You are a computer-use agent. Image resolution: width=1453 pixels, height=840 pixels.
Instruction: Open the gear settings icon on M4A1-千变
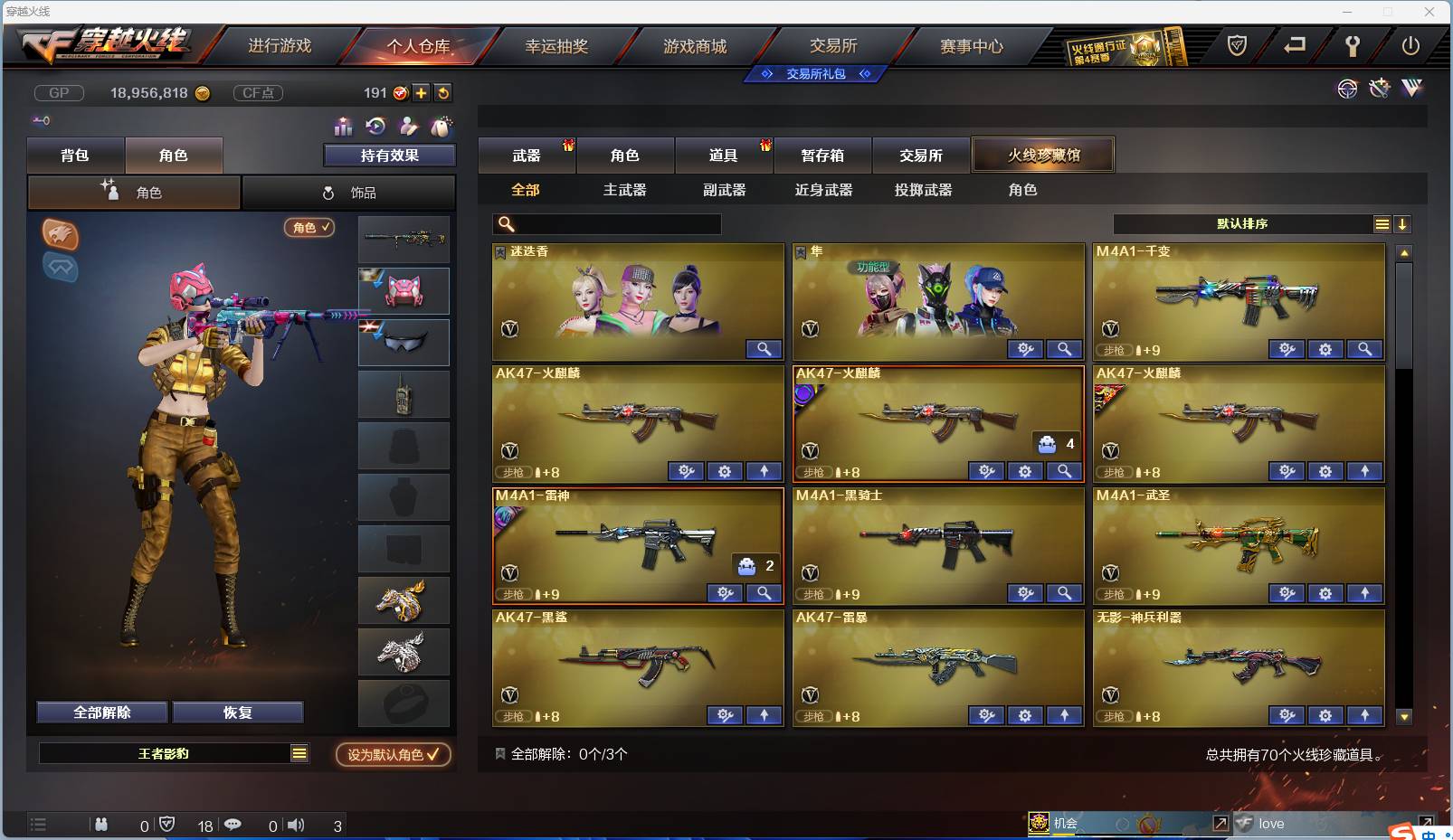pyautogui.click(x=1326, y=349)
